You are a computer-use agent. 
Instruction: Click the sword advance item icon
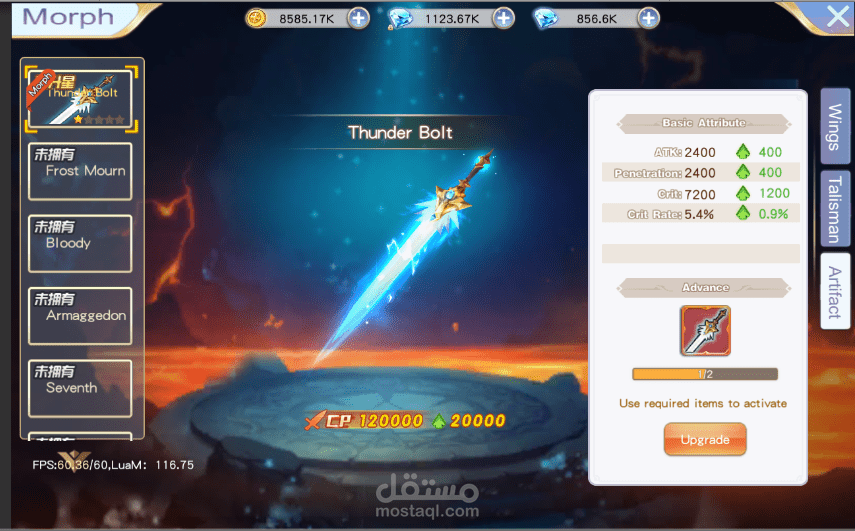tap(705, 331)
